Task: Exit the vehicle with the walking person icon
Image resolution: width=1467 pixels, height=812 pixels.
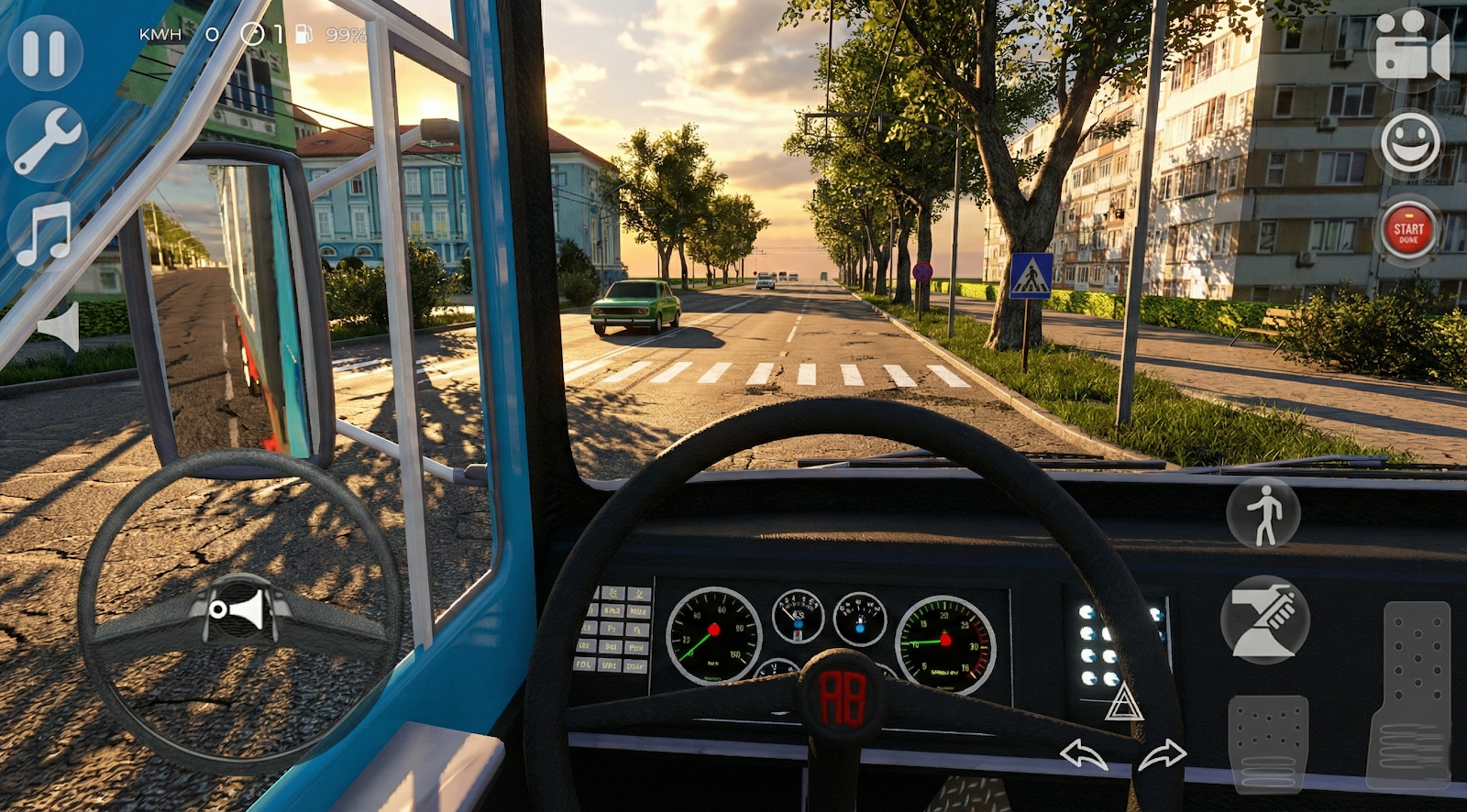Action: click(x=1263, y=513)
